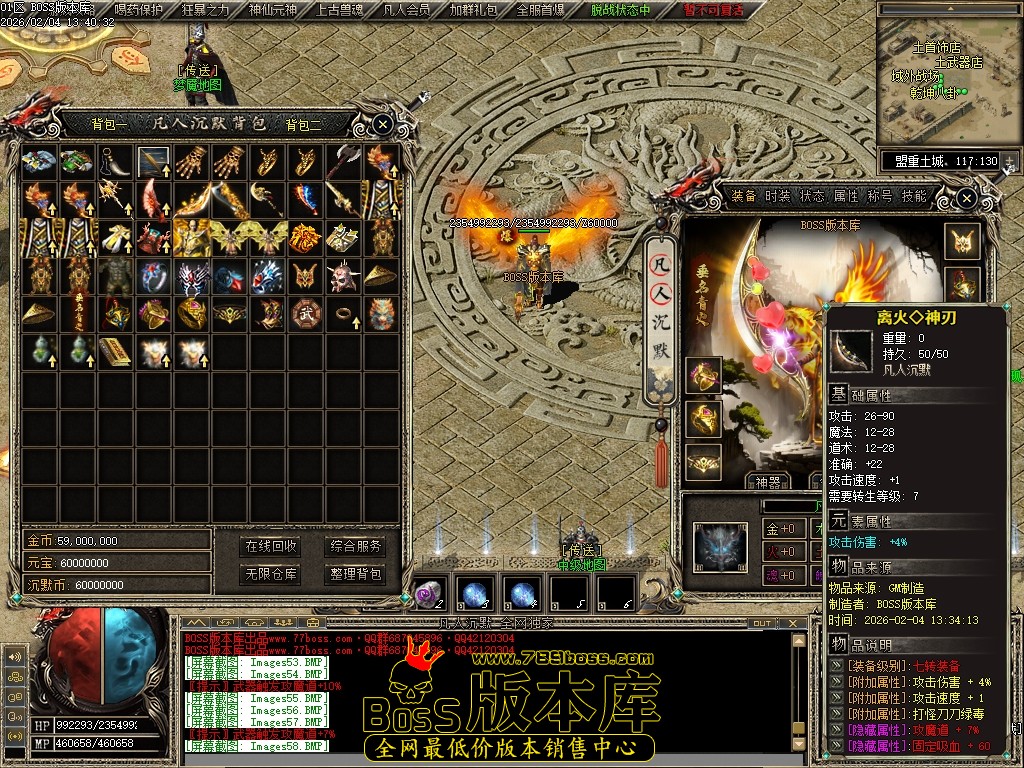1024x768 pixels.
Task: Switch to the 时装 costume tab
Action: pyautogui.click(x=777, y=196)
